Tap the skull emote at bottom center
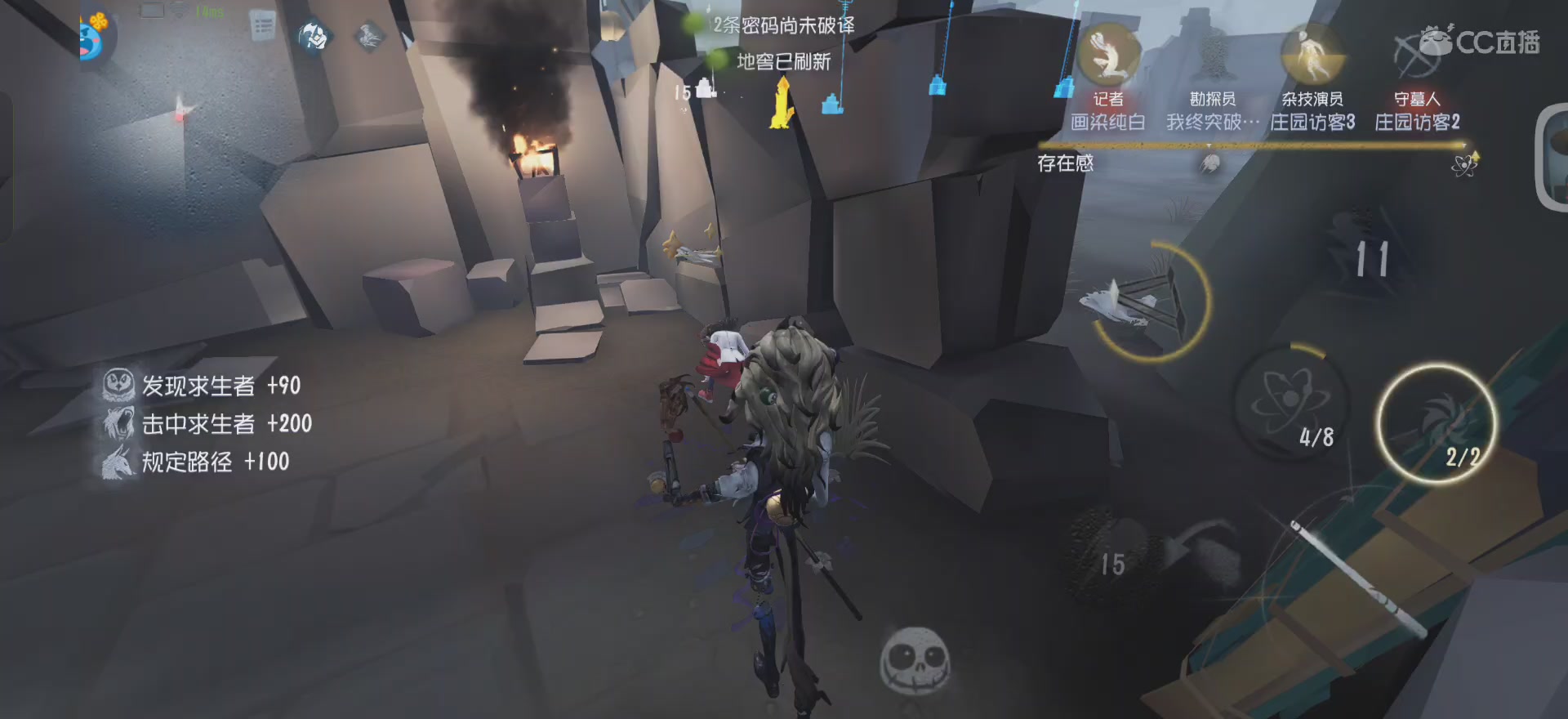1568x719 pixels. (x=915, y=660)
